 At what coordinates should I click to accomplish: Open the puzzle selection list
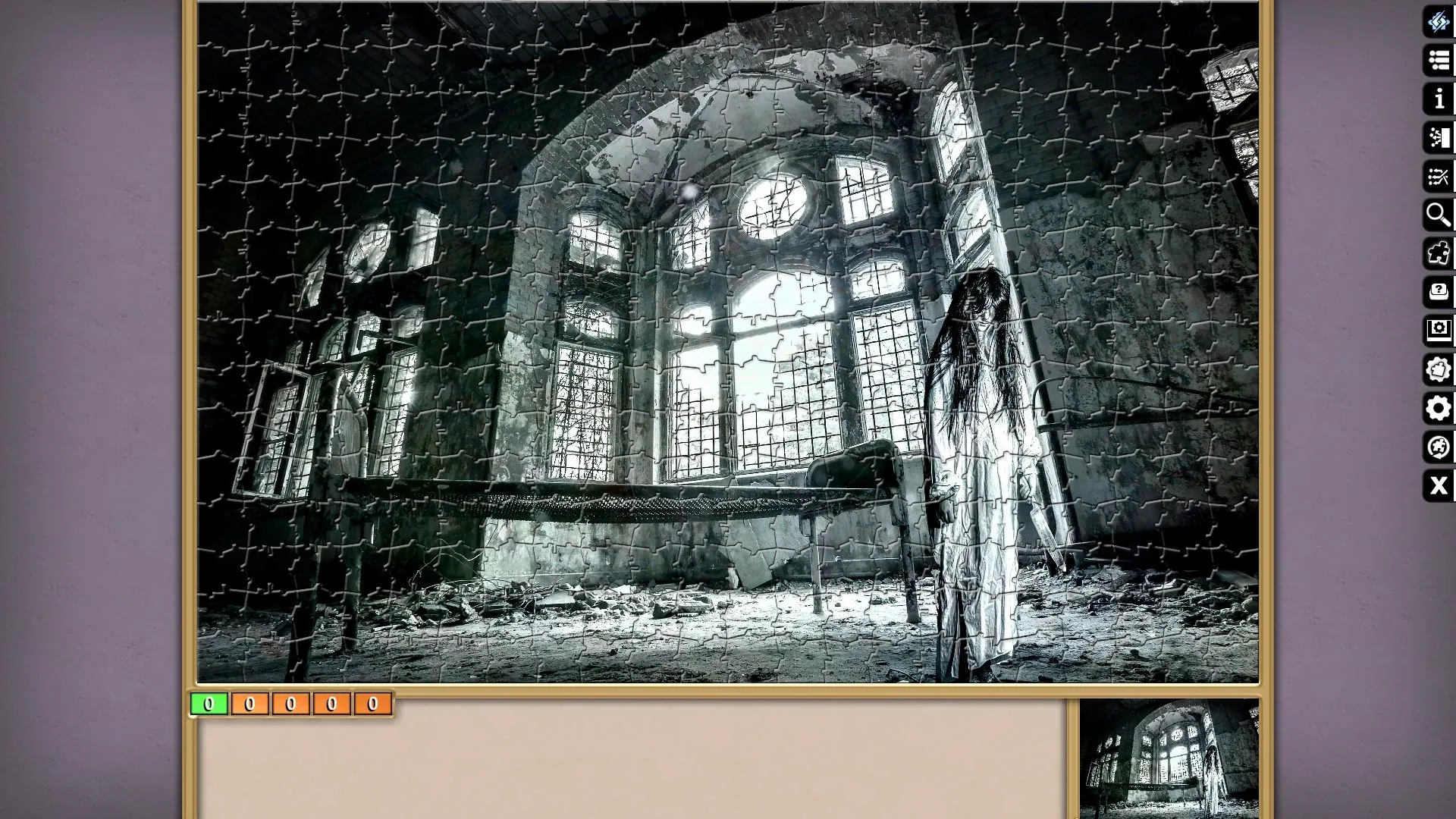click(x=1438, y=61)
